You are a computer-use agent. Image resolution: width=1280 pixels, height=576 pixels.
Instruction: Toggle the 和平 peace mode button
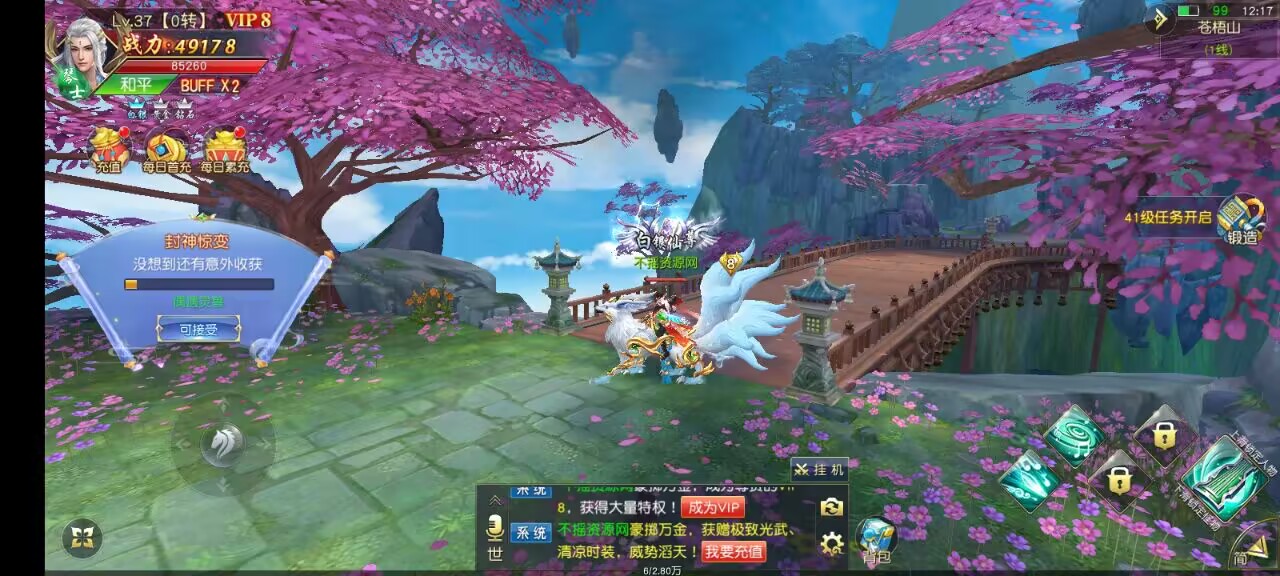click(x=136, y=86)
